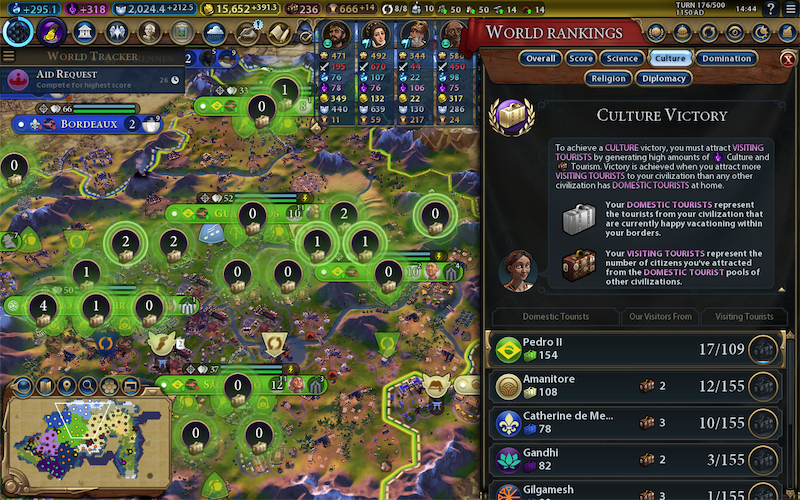Select the Our Visitors From column header
This screenshot has height=500, width=800.
(660, 317)
